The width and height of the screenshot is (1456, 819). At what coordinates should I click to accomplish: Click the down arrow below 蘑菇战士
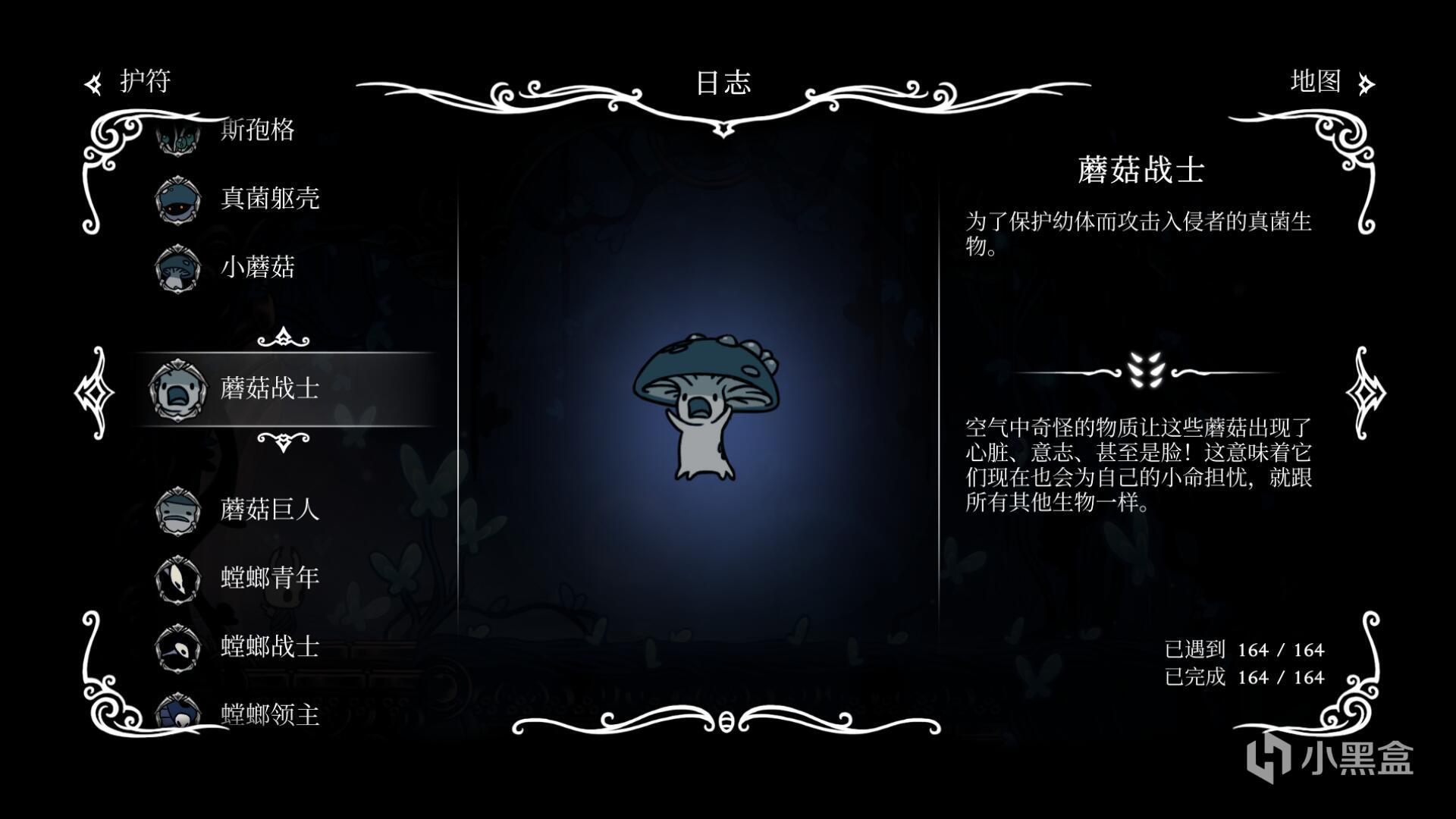283,441
